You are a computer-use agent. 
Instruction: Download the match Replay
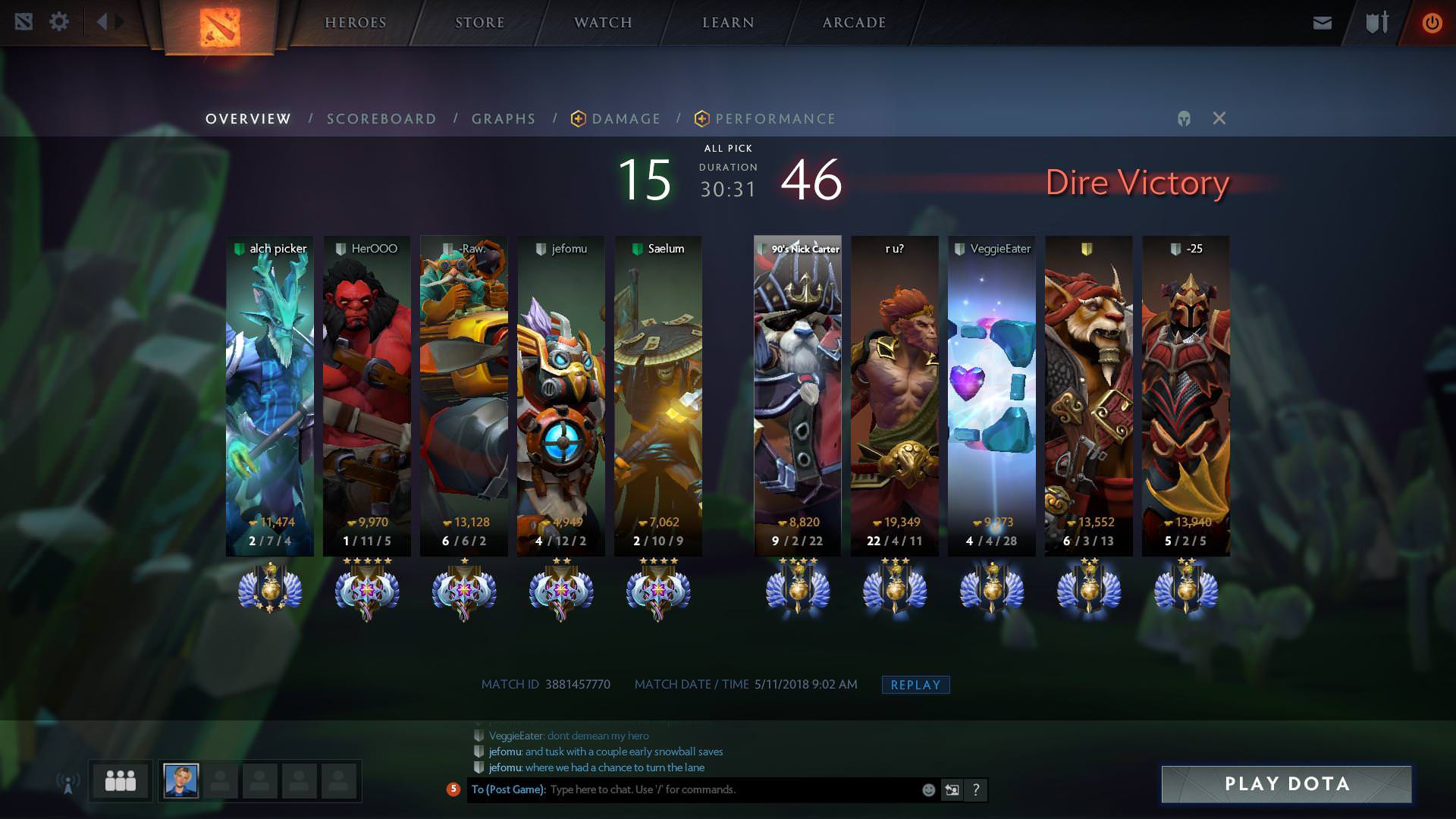tap(915, 685)
